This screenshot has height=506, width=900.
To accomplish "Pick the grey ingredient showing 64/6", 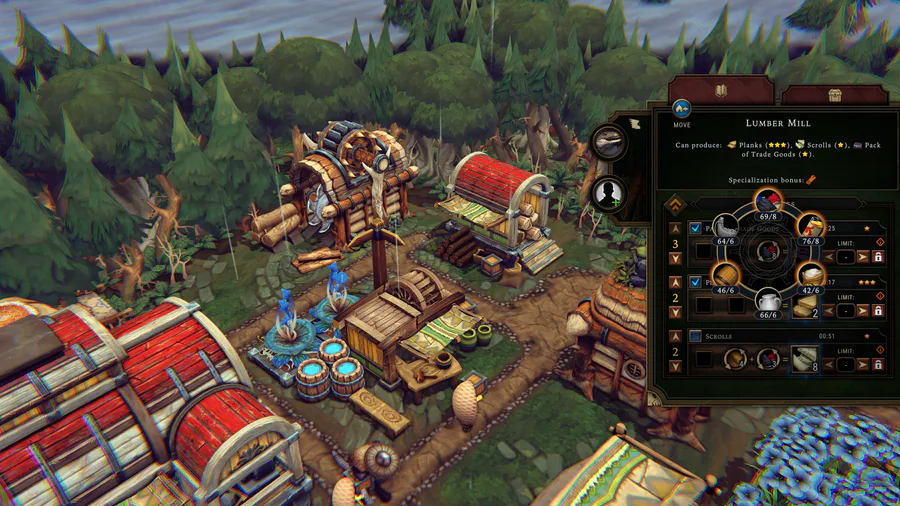I will pyautogui.click(x=725, y=226).
